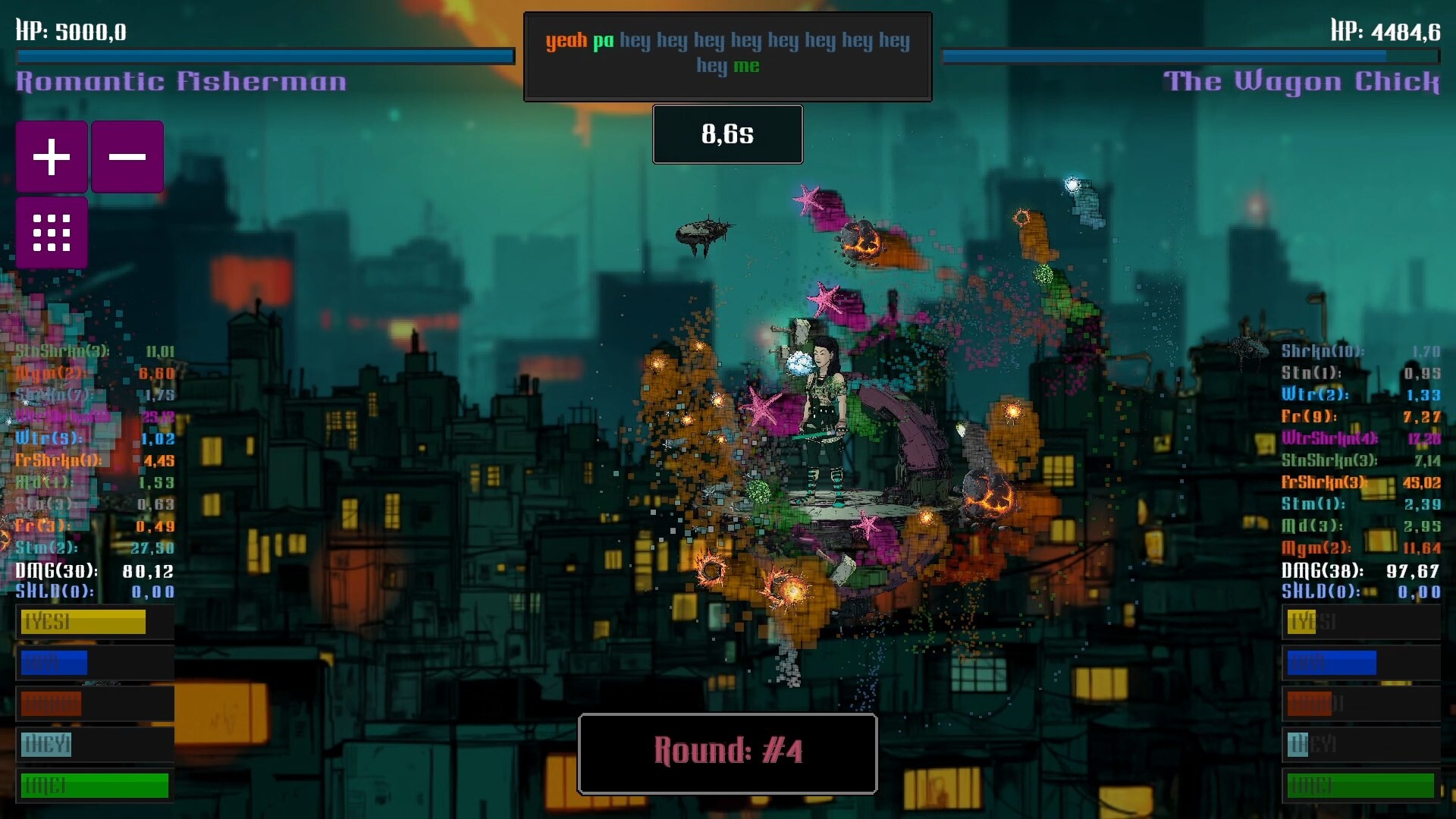Click Romantic Fisherman's blue HP bar
The height and width of the screenshot is (819, 1456).
[x=264, y=54]
